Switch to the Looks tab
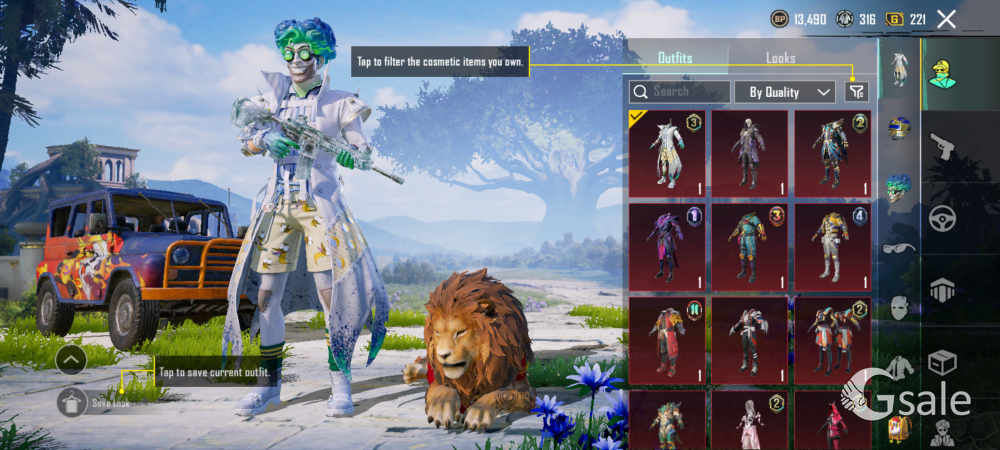 (780, 58)
